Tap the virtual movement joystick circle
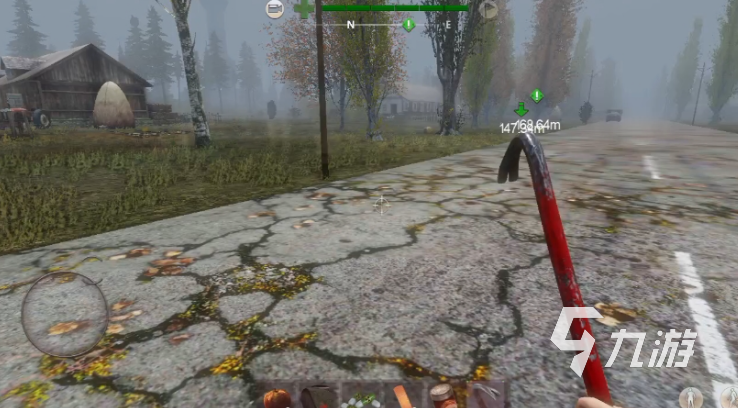 (x=65, y=314)
